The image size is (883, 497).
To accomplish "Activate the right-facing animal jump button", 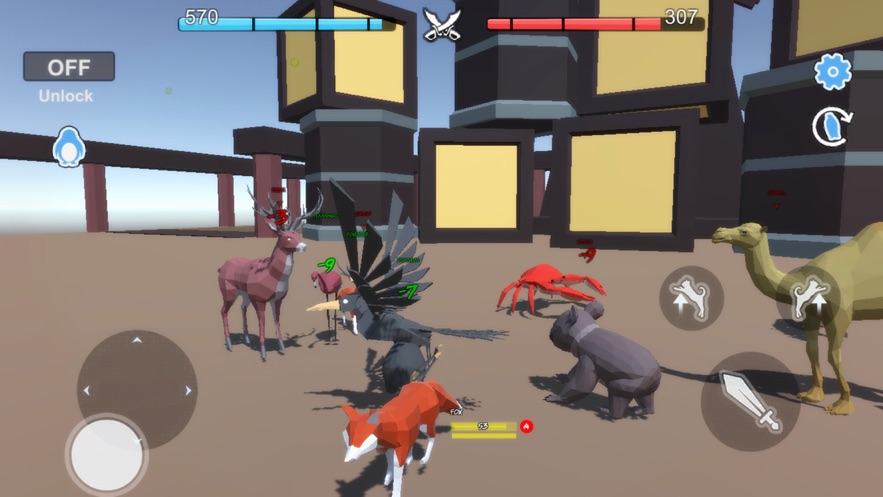I will pyautogui.click(x=809, y=297).
